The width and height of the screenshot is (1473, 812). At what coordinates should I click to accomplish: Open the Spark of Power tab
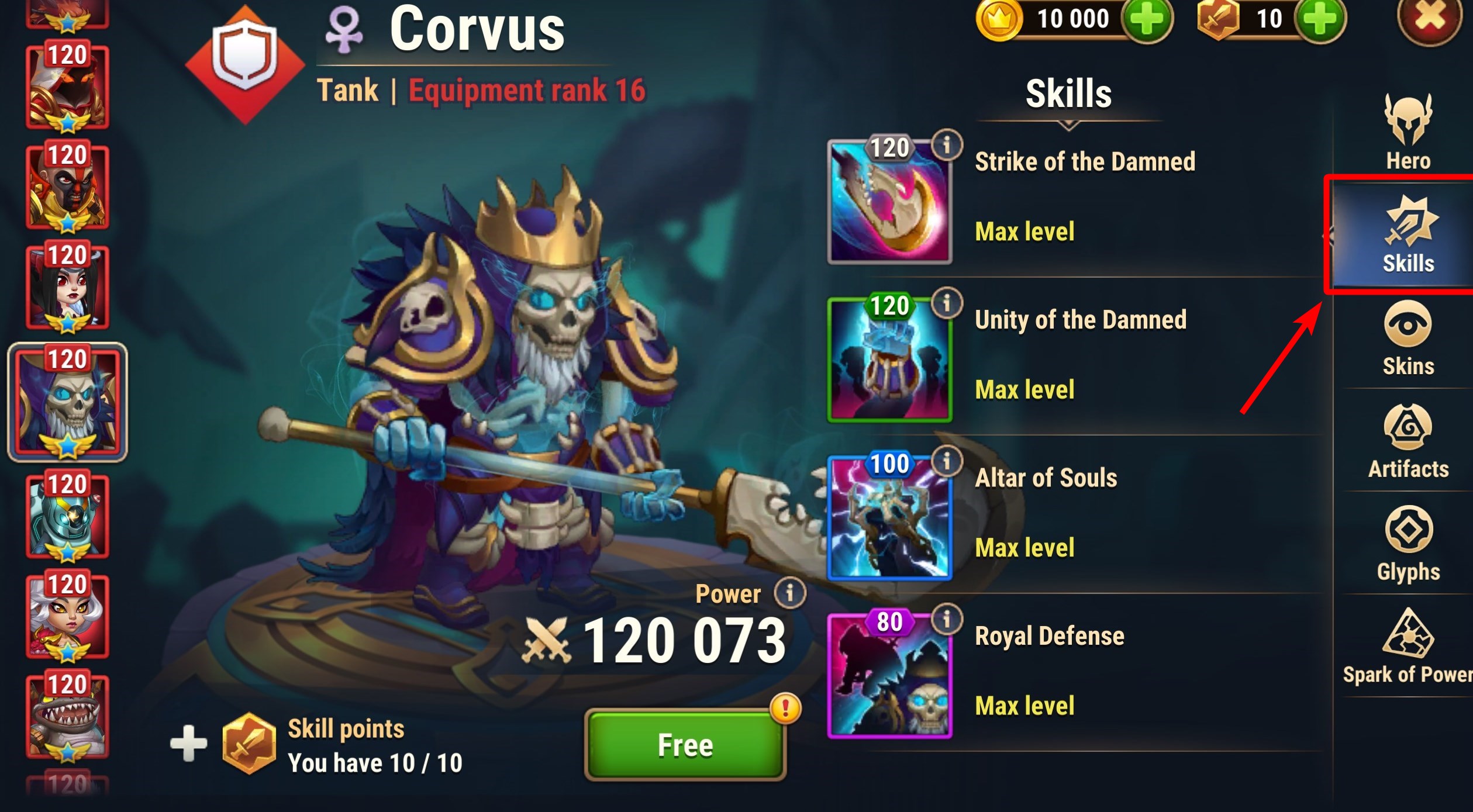tap(1408, 646)
